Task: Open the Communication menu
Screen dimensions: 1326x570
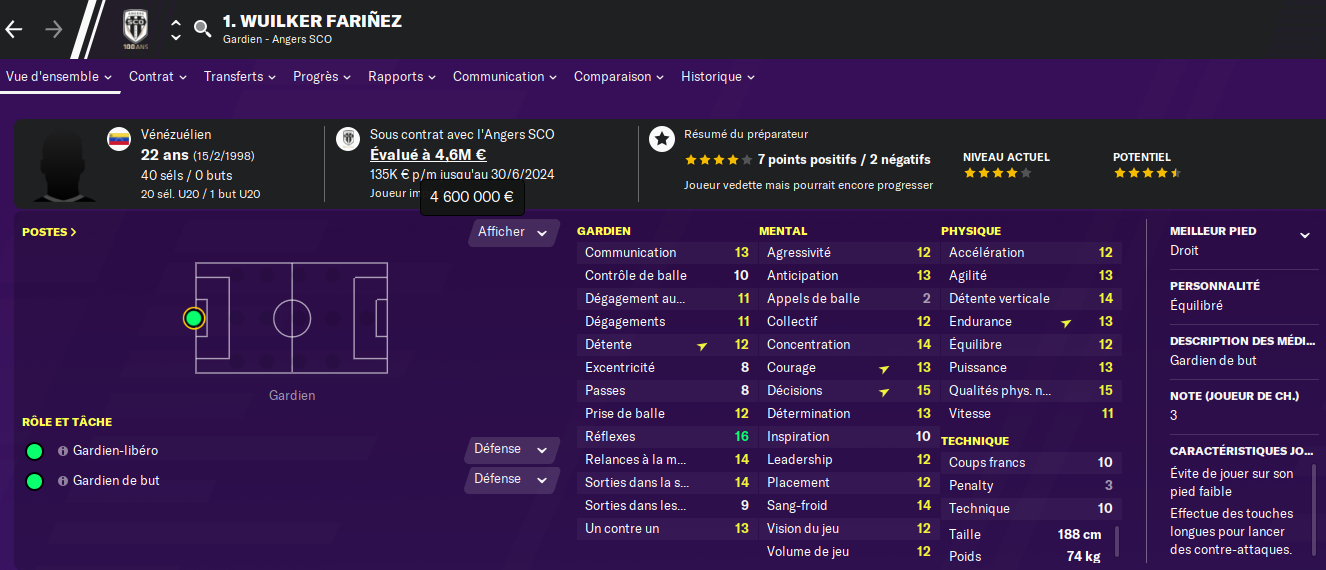Action: 505,77
